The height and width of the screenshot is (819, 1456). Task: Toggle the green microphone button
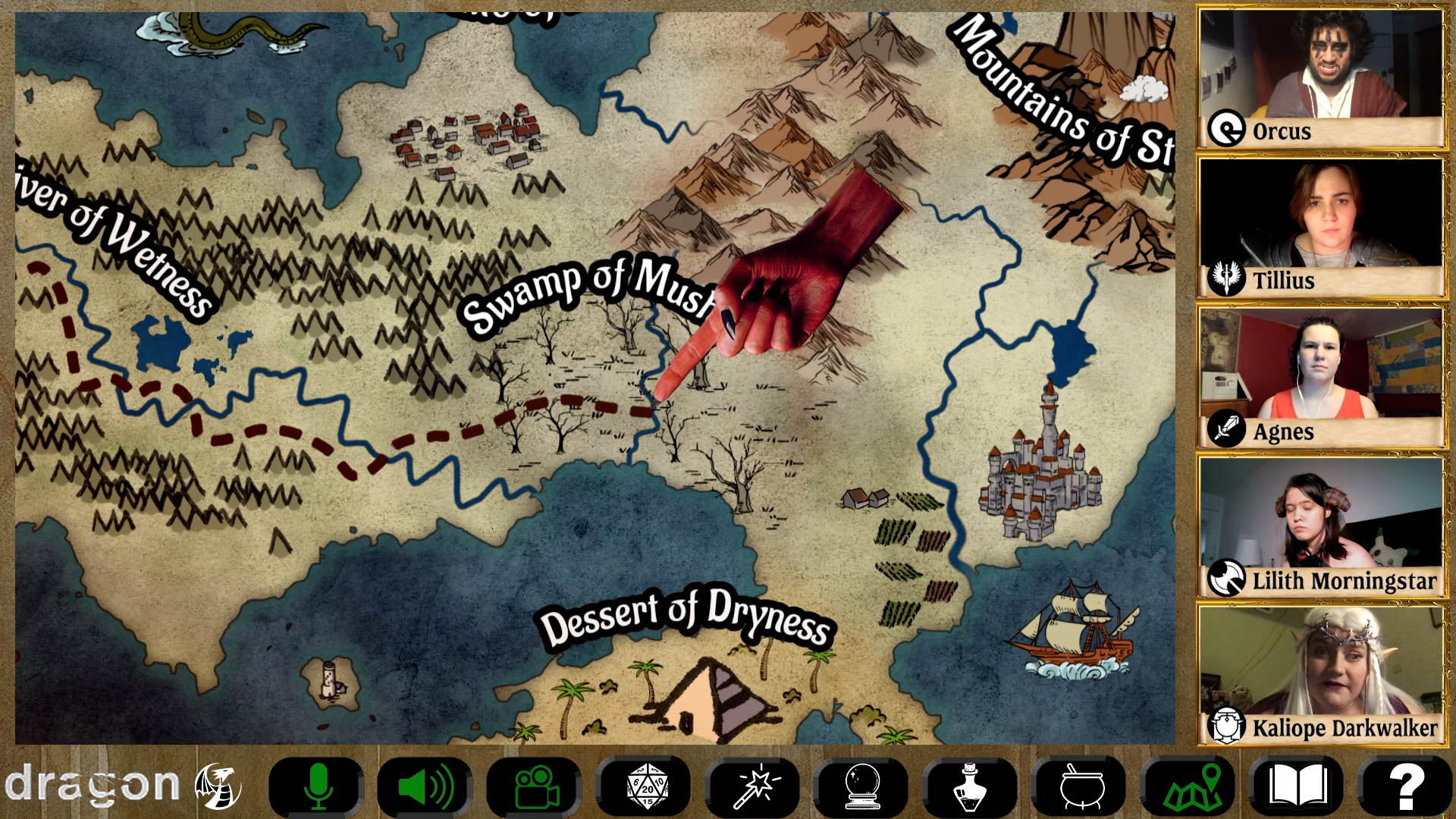[x=318, y=786]
